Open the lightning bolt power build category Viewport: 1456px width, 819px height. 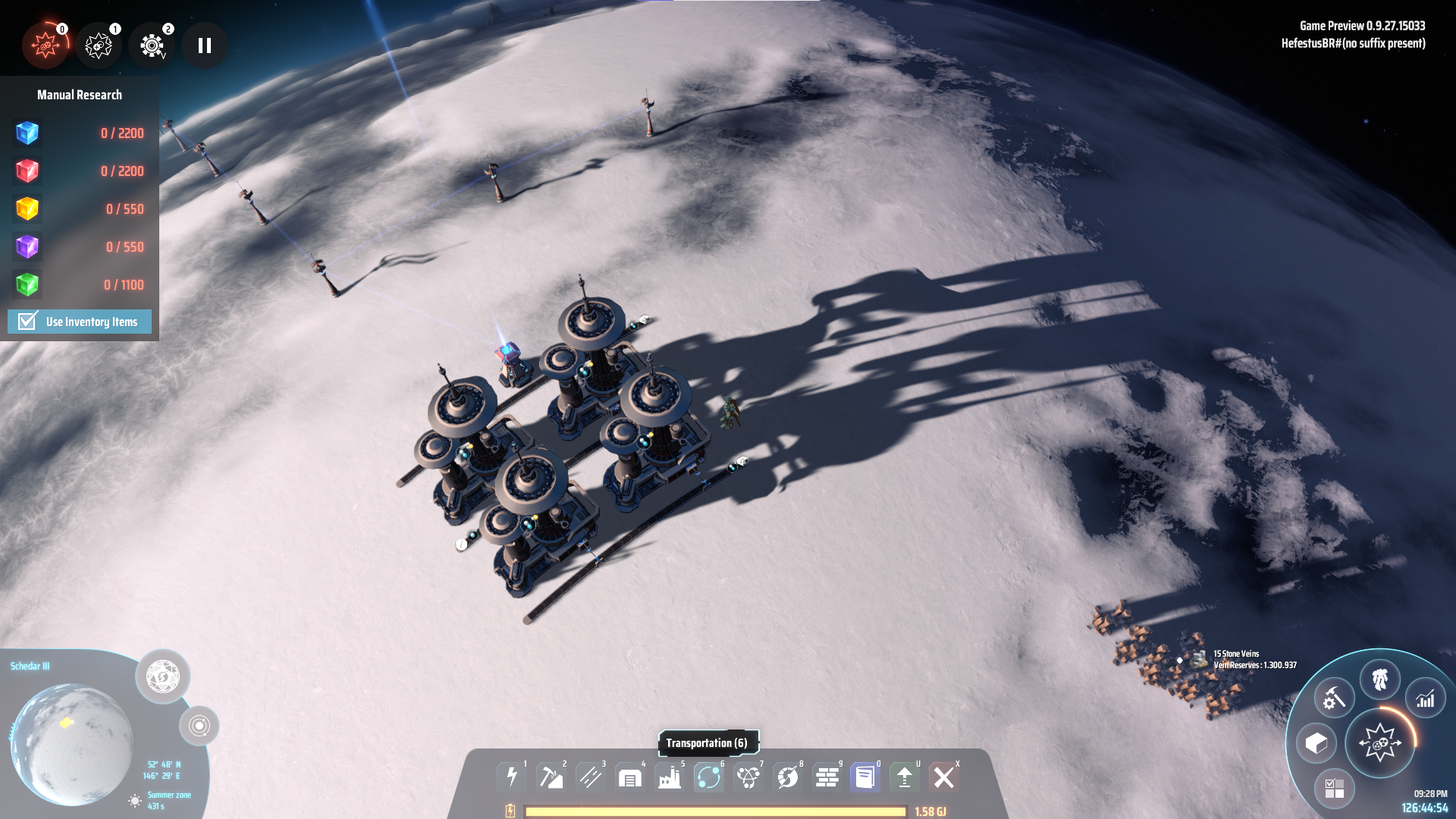[x=512, y=777]
